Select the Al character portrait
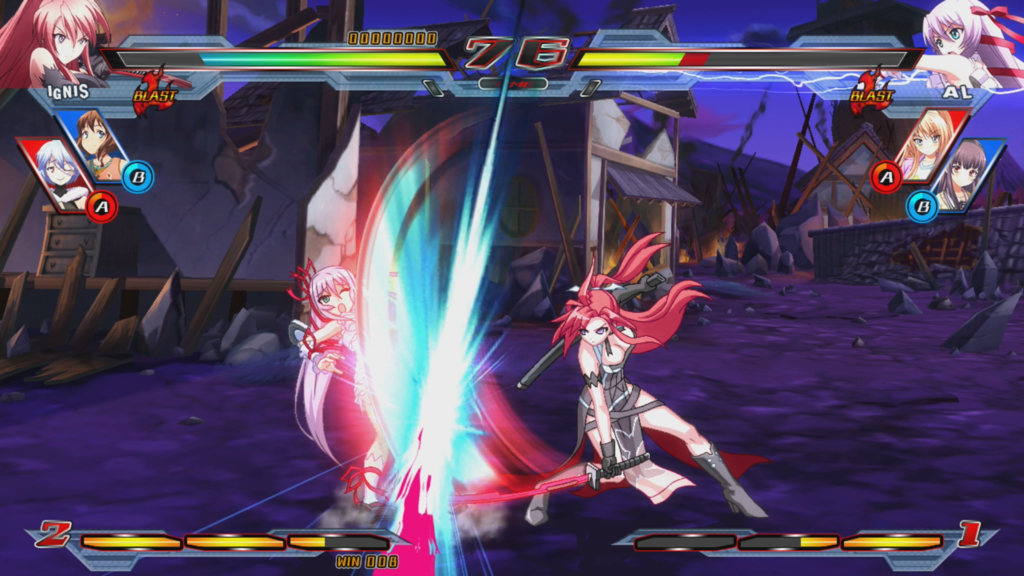 pyautogui.click(x=968, y=40)
